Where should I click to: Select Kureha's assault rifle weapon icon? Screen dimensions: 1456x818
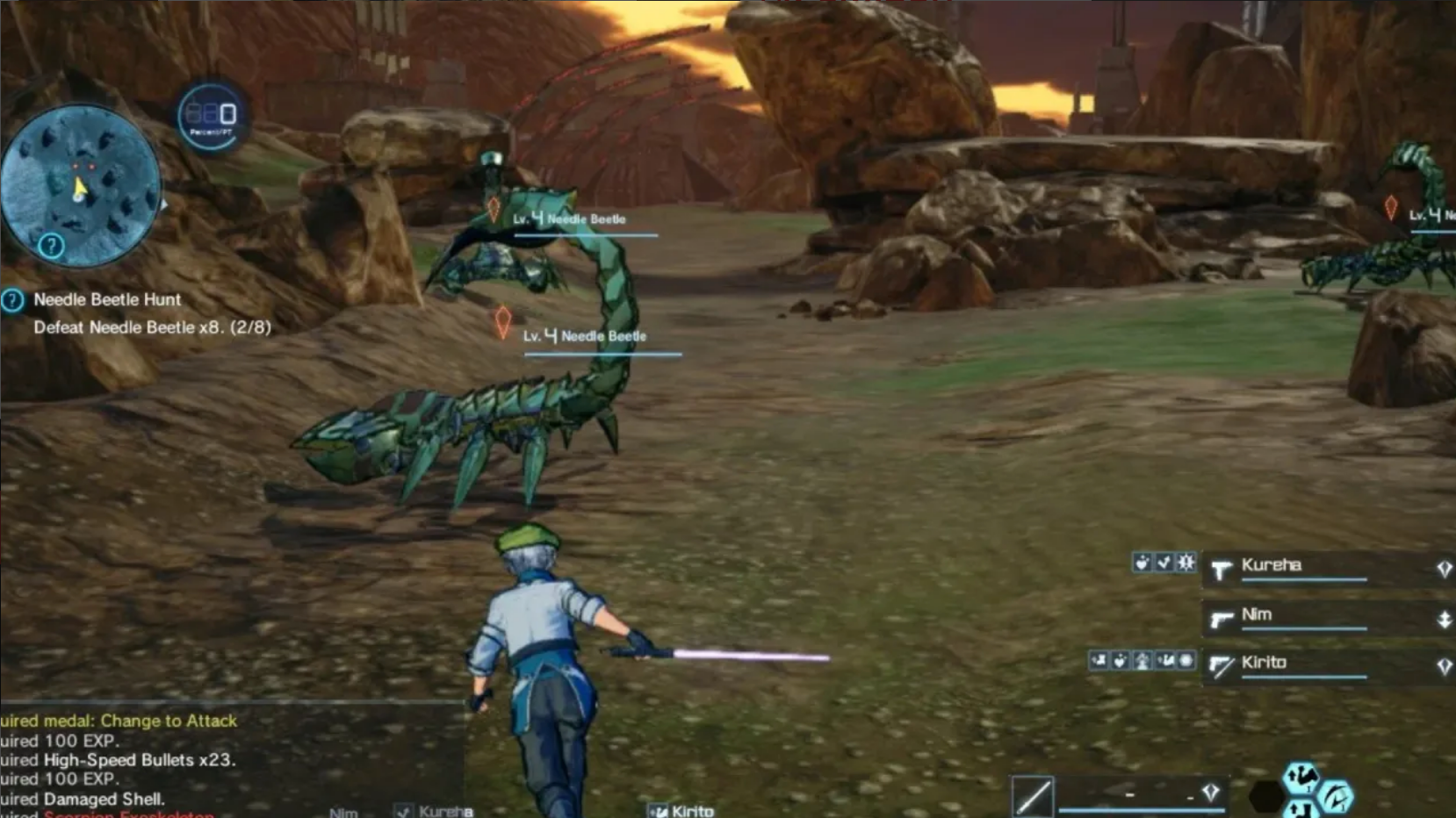pos(1221,569)
